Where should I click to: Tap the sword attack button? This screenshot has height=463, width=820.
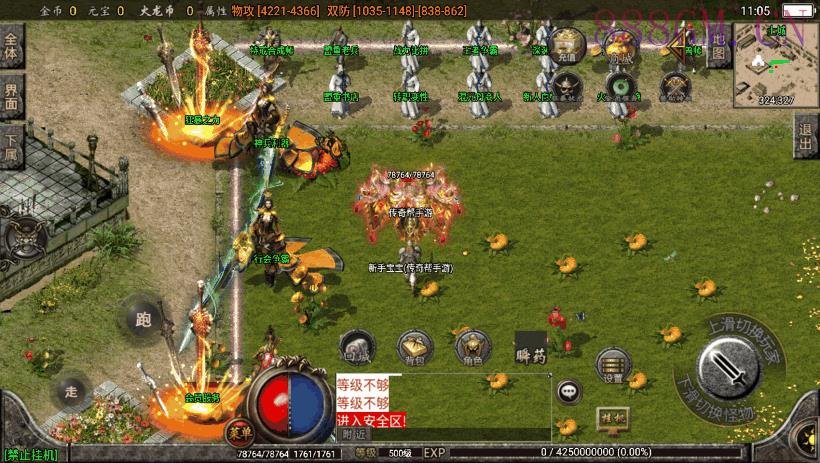740,367
